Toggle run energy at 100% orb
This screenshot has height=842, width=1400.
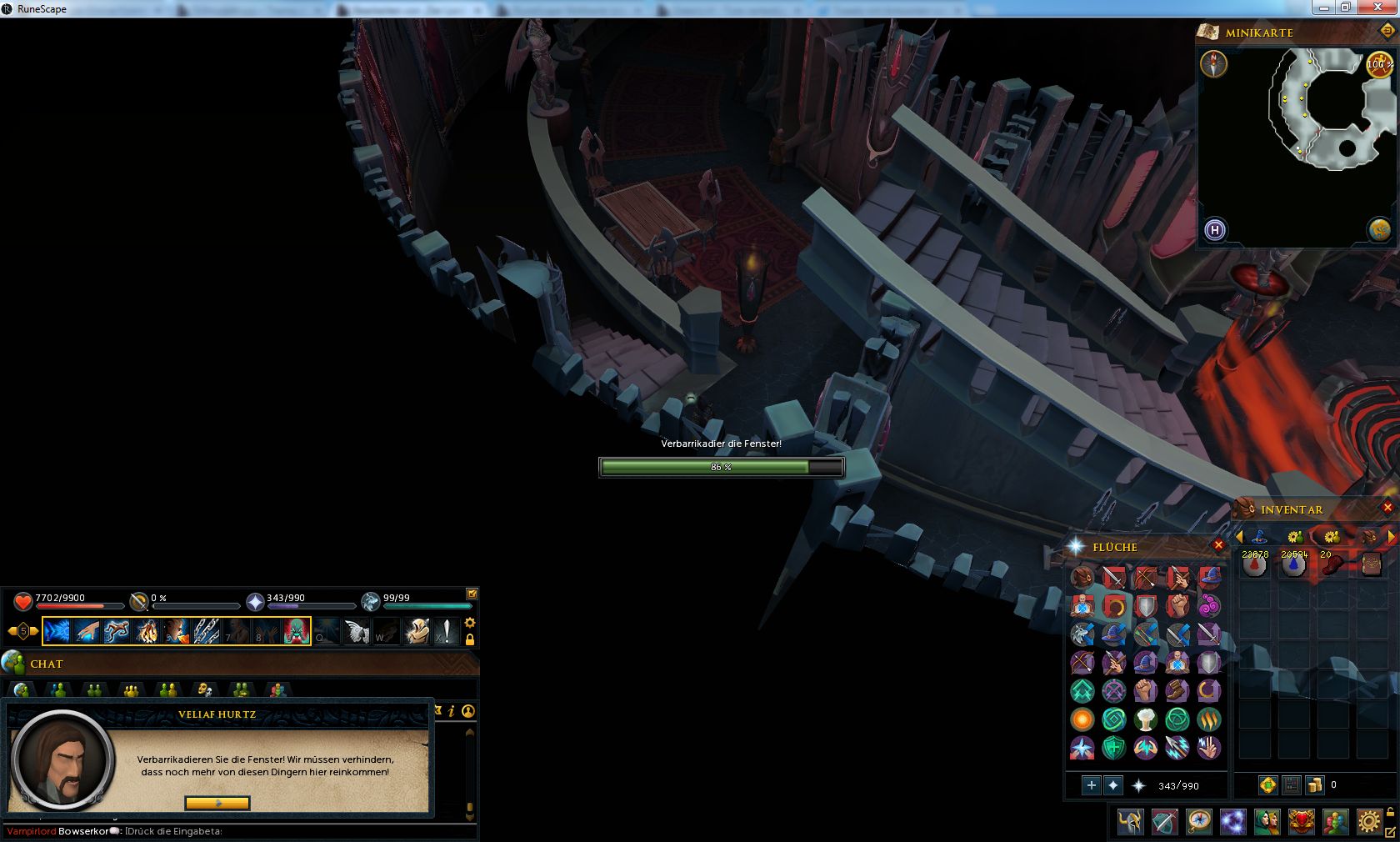[1379, 64]
